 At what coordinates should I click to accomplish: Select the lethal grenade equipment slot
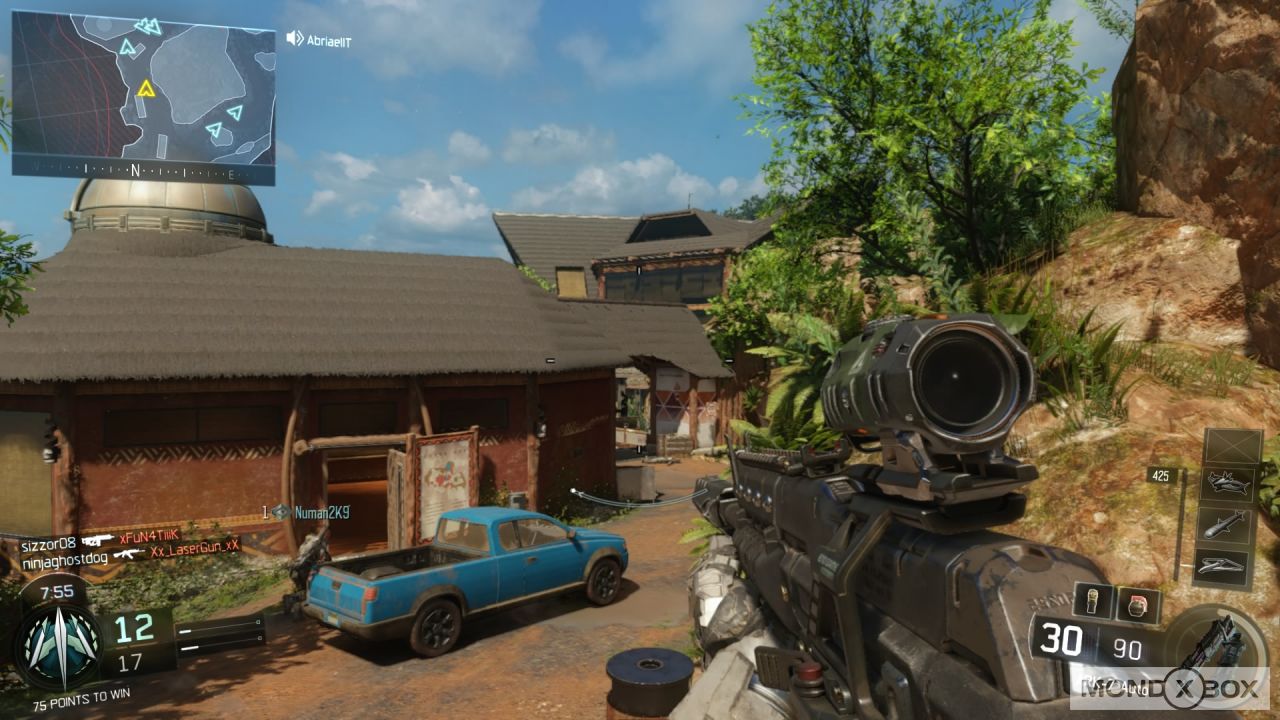pos(1093,604)
